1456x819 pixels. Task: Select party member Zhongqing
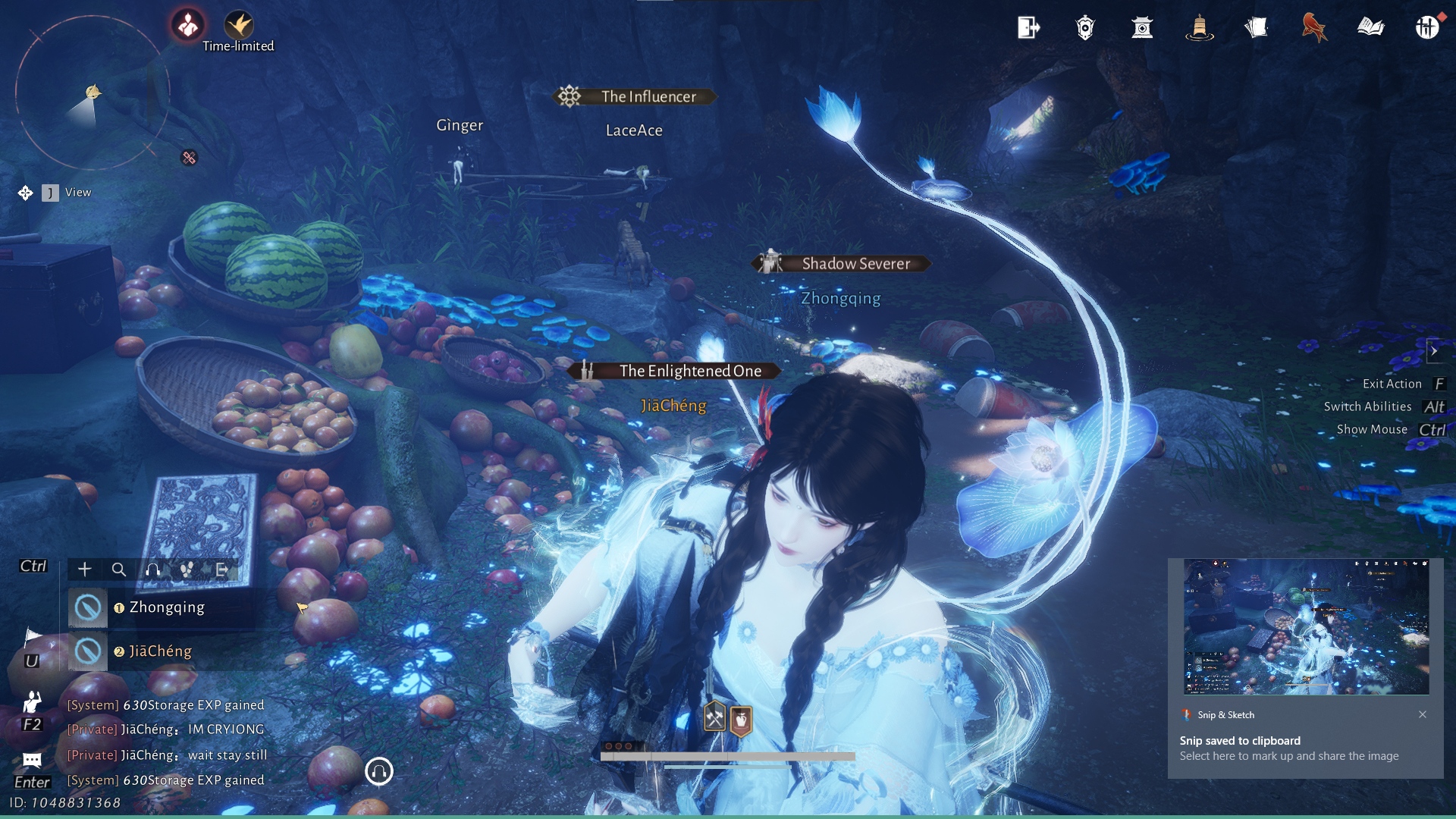click(x=166, y=607)
